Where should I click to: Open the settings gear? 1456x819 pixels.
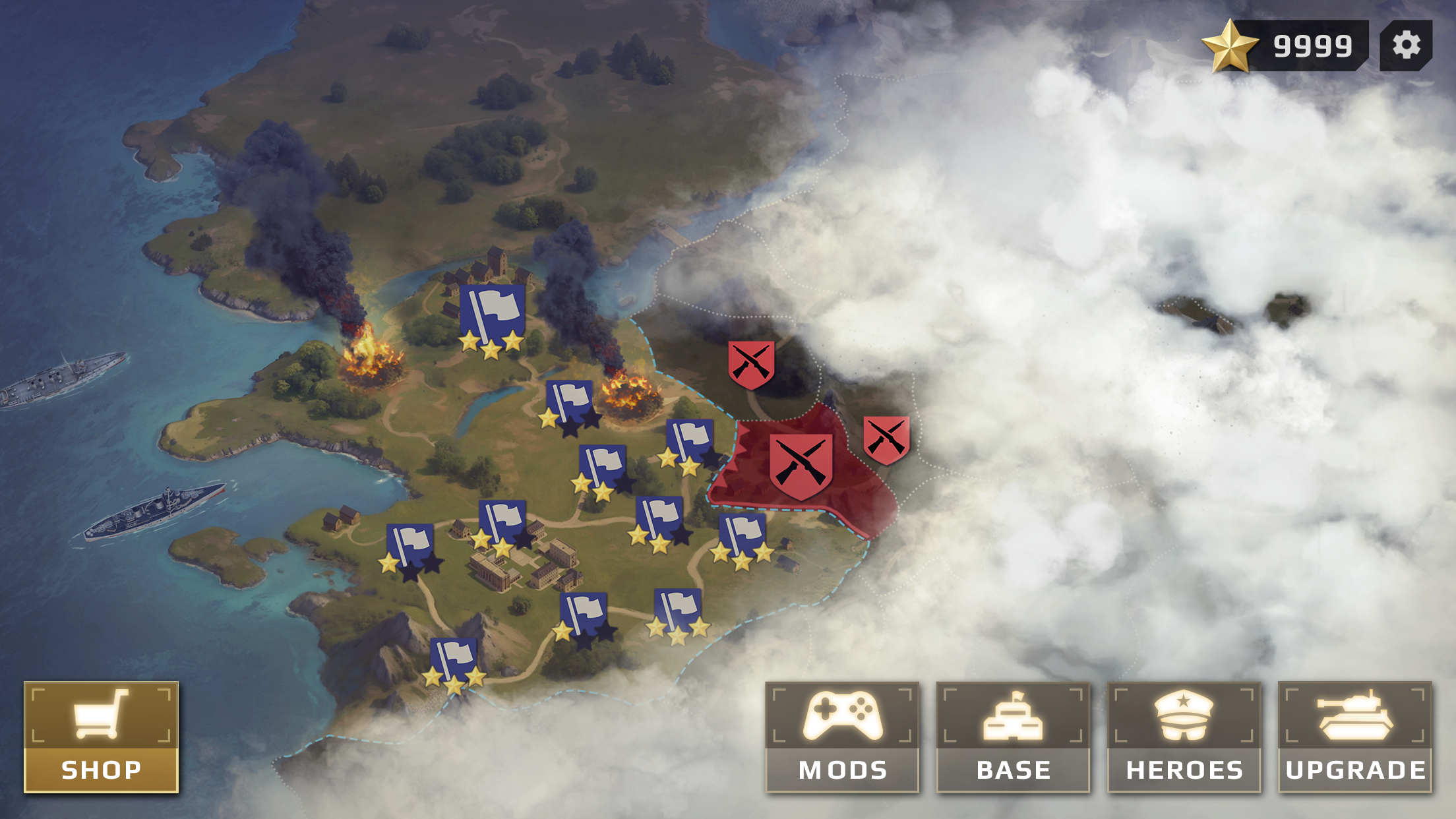coord(1408,45)
